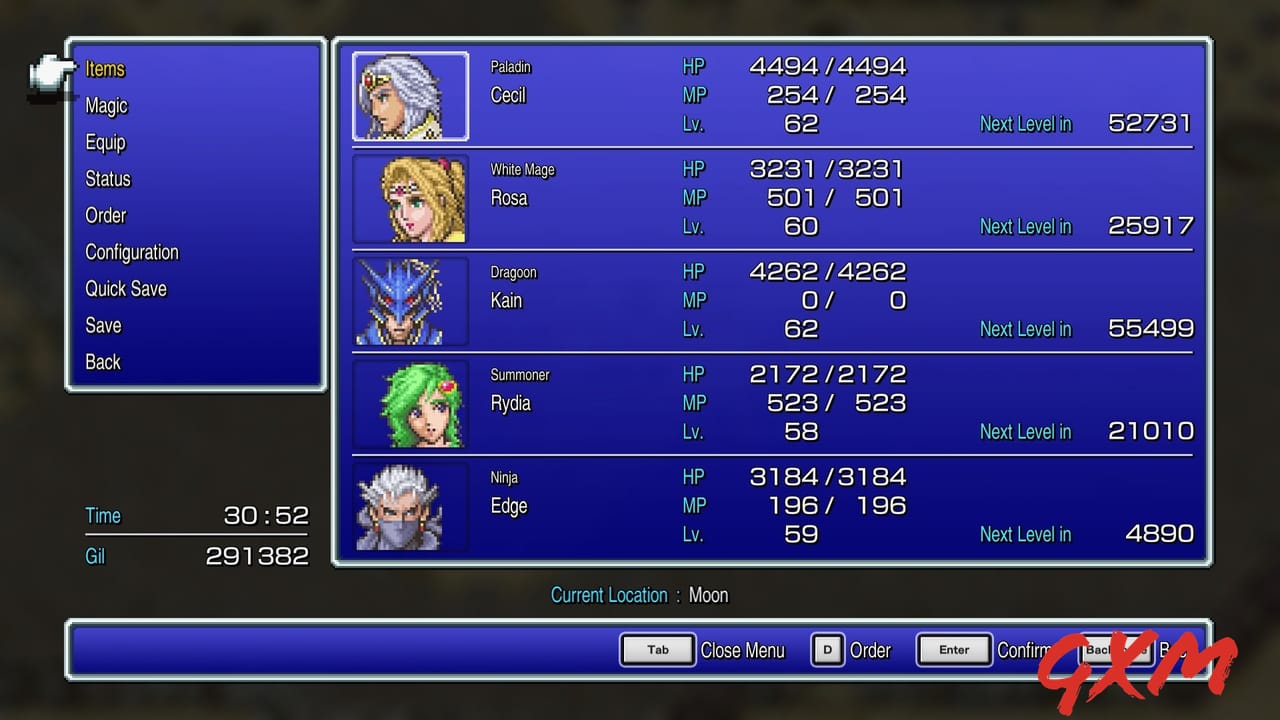Select Rosa's White Mage portrait
This screenshot has height=720, width=1280.
(410, 199)
